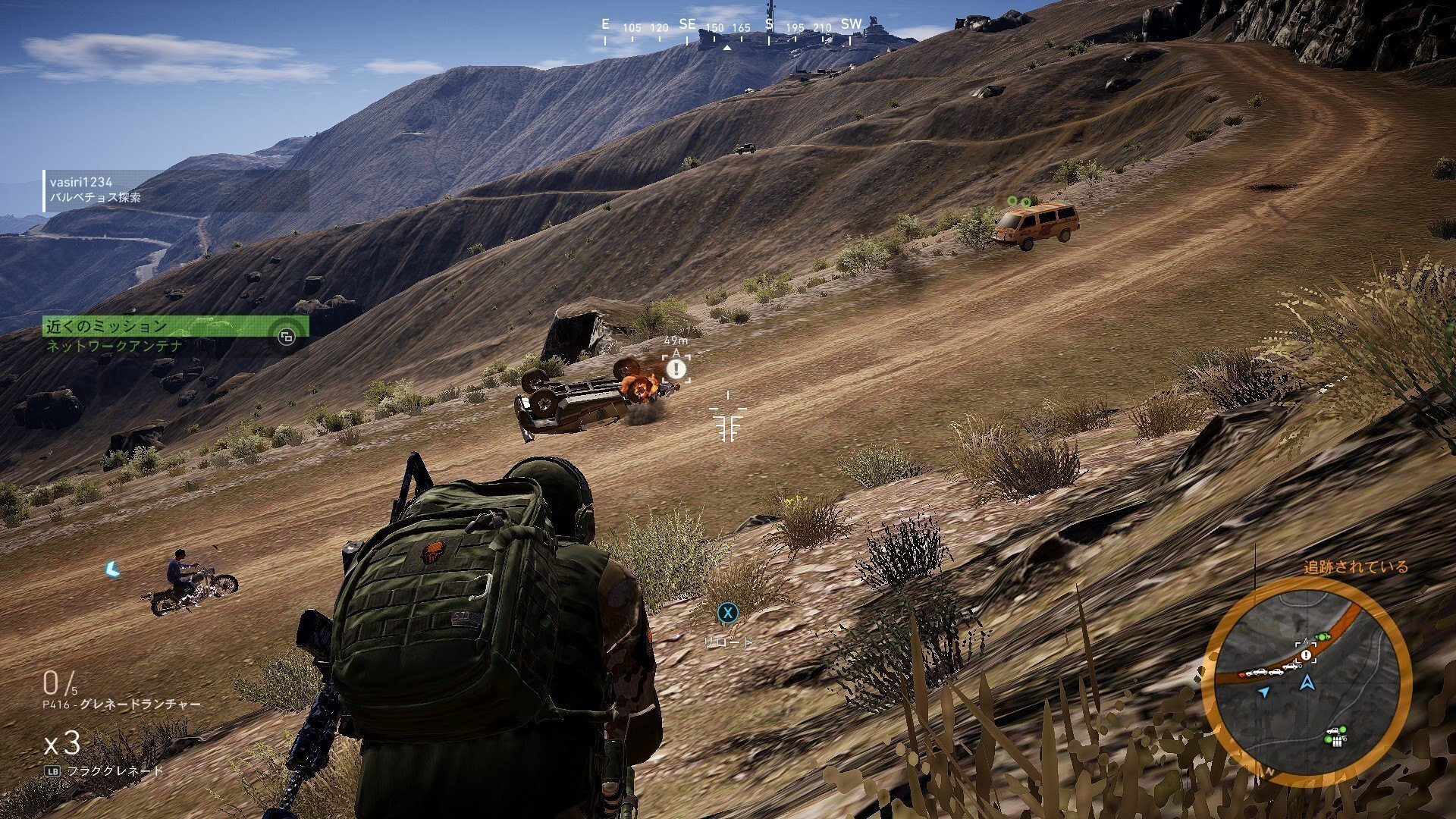Click the exclamation objective marker at 49m
Screen dimensions: 1456x819
coord(676,370)
